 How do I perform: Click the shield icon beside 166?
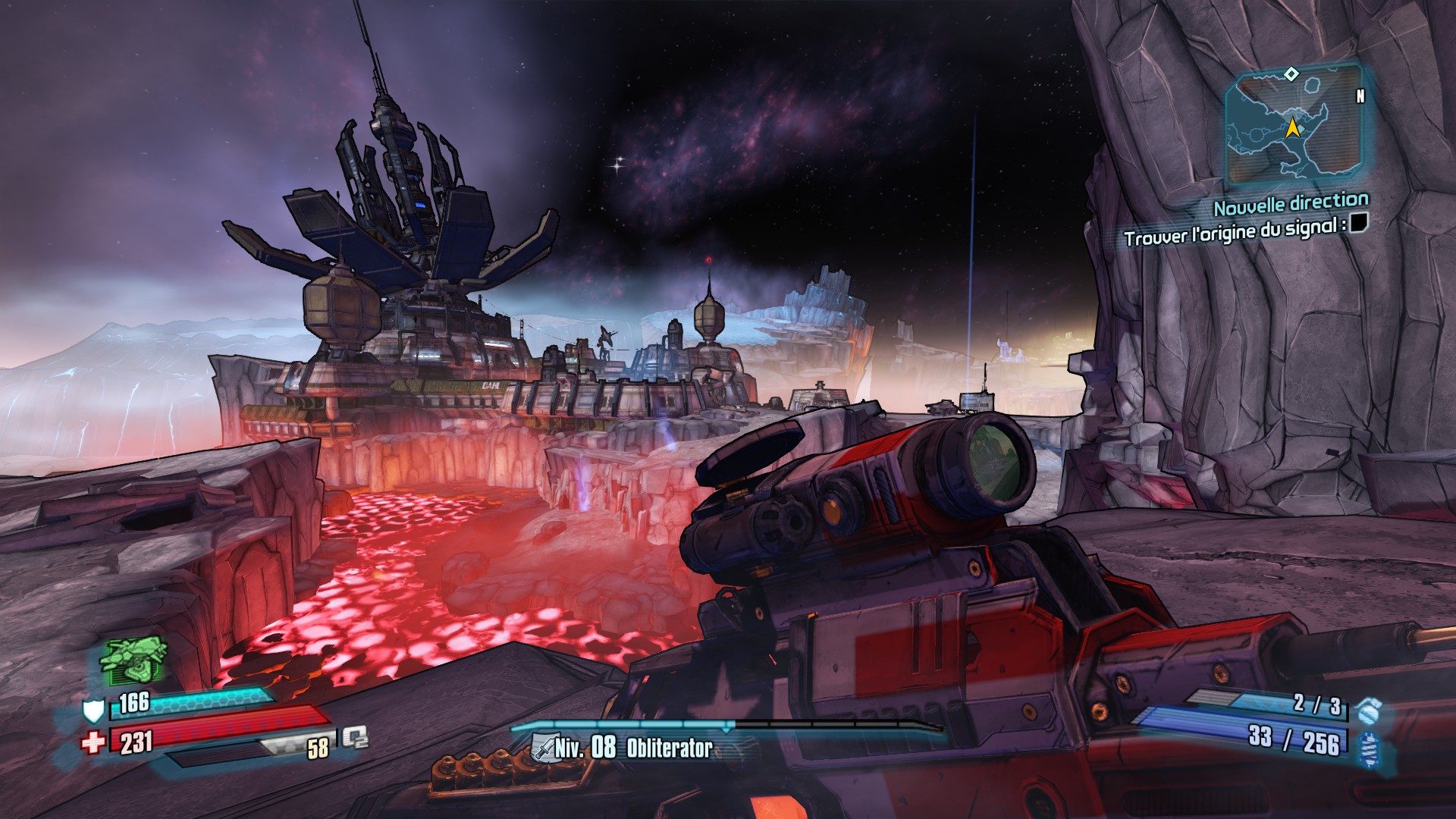93,711
